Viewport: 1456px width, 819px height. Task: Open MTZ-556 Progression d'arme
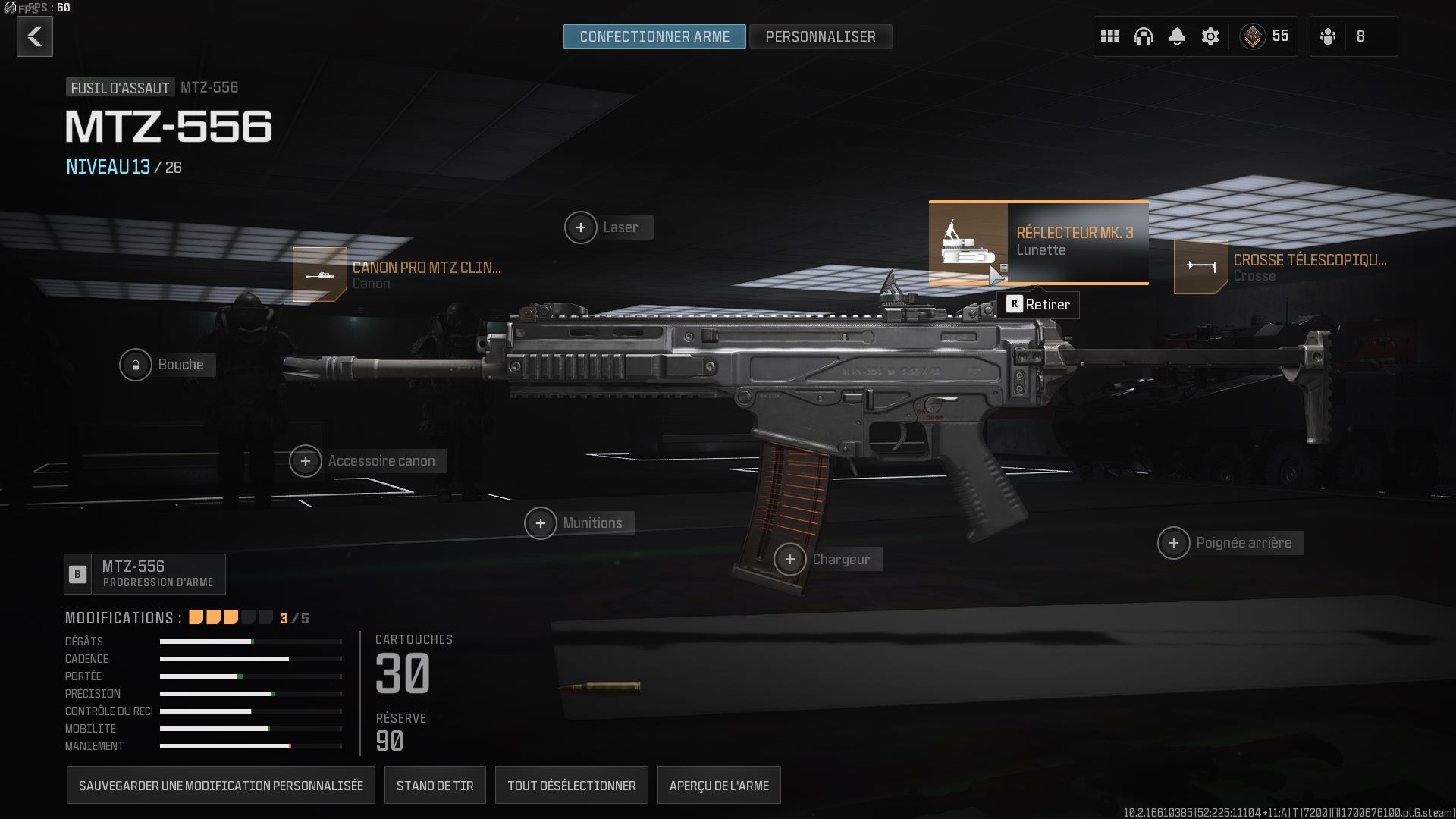coord(145,574)
